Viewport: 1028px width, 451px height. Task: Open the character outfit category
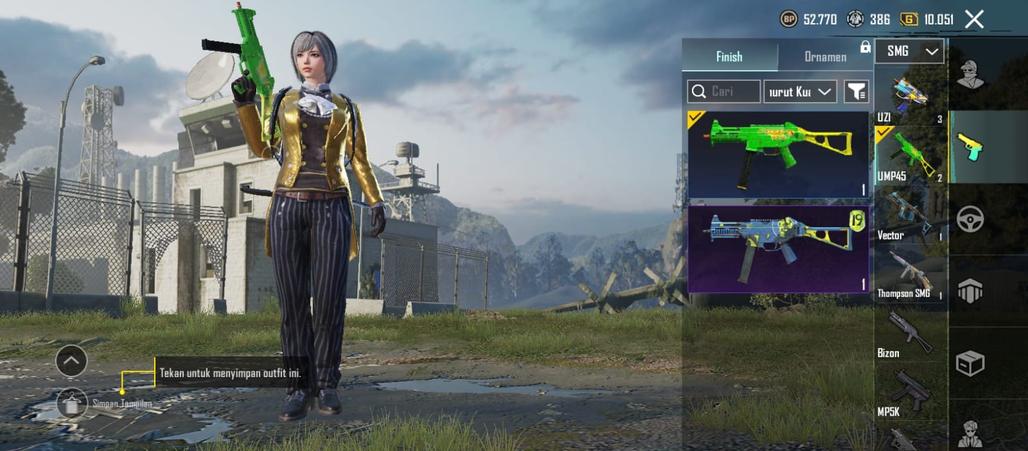click(970, 74)
